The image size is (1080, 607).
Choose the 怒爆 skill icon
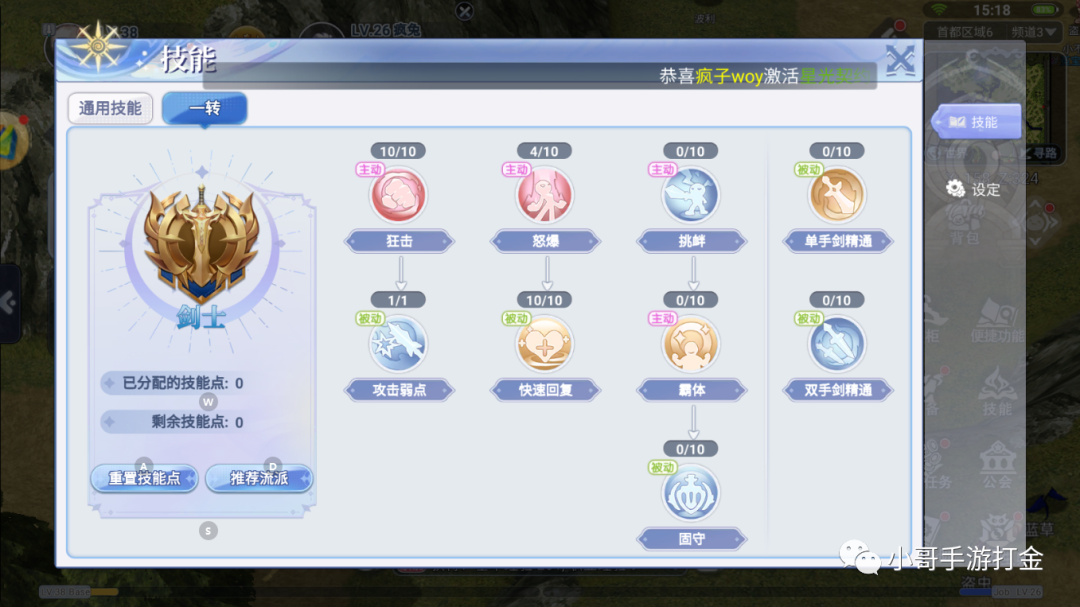(x=545, y=194)
